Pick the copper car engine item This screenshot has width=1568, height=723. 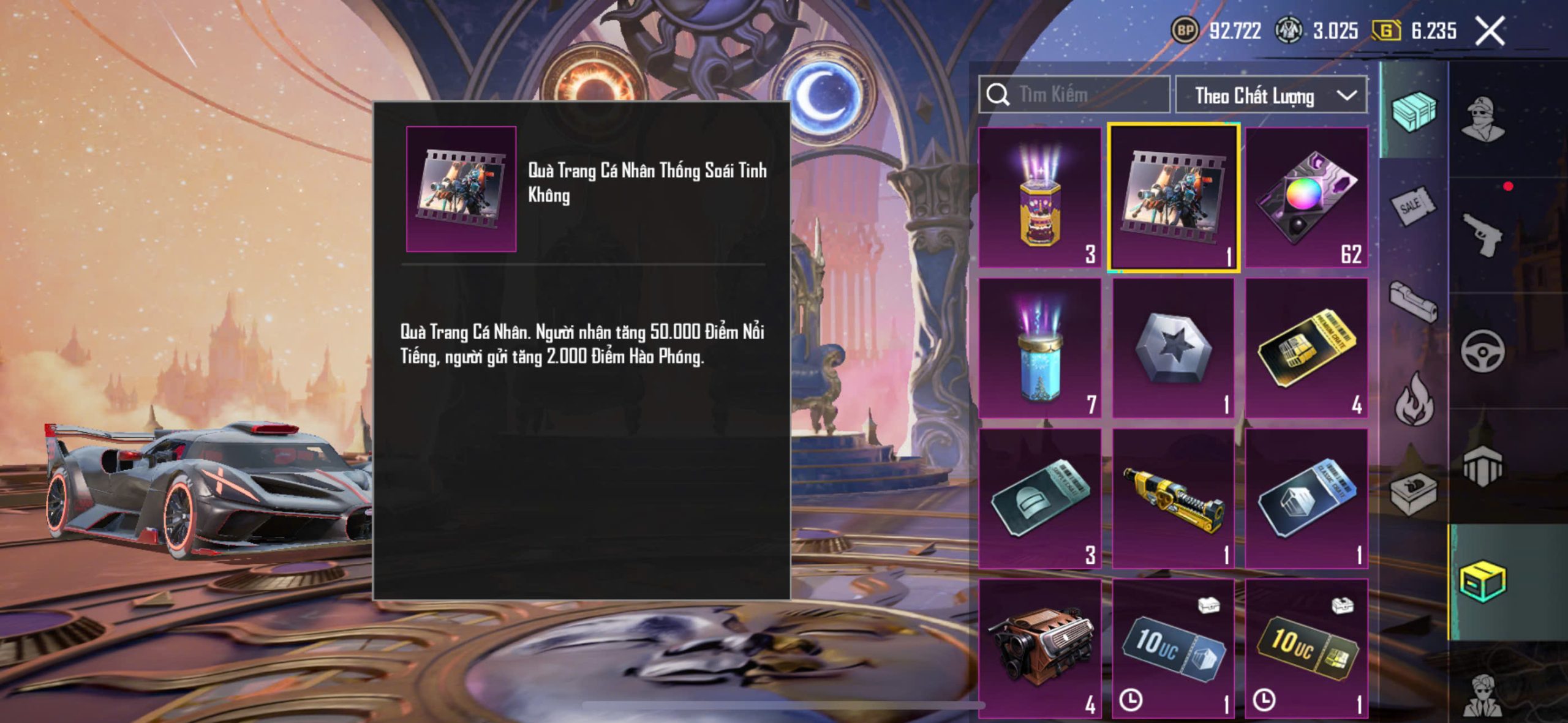pyautogui.click(x=1039, y=649)
